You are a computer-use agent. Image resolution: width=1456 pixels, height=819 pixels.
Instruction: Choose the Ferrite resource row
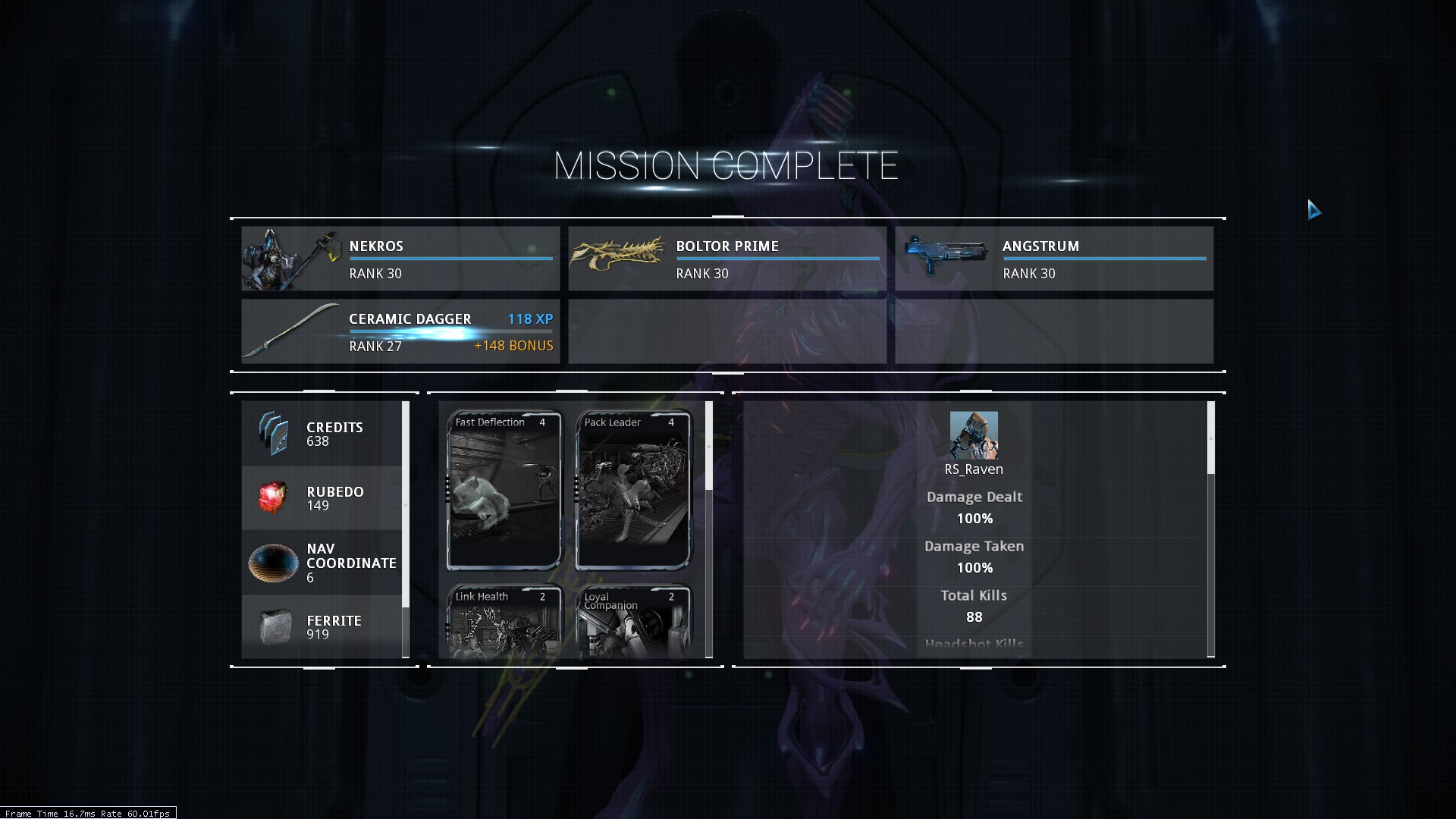tap(322, 627)
